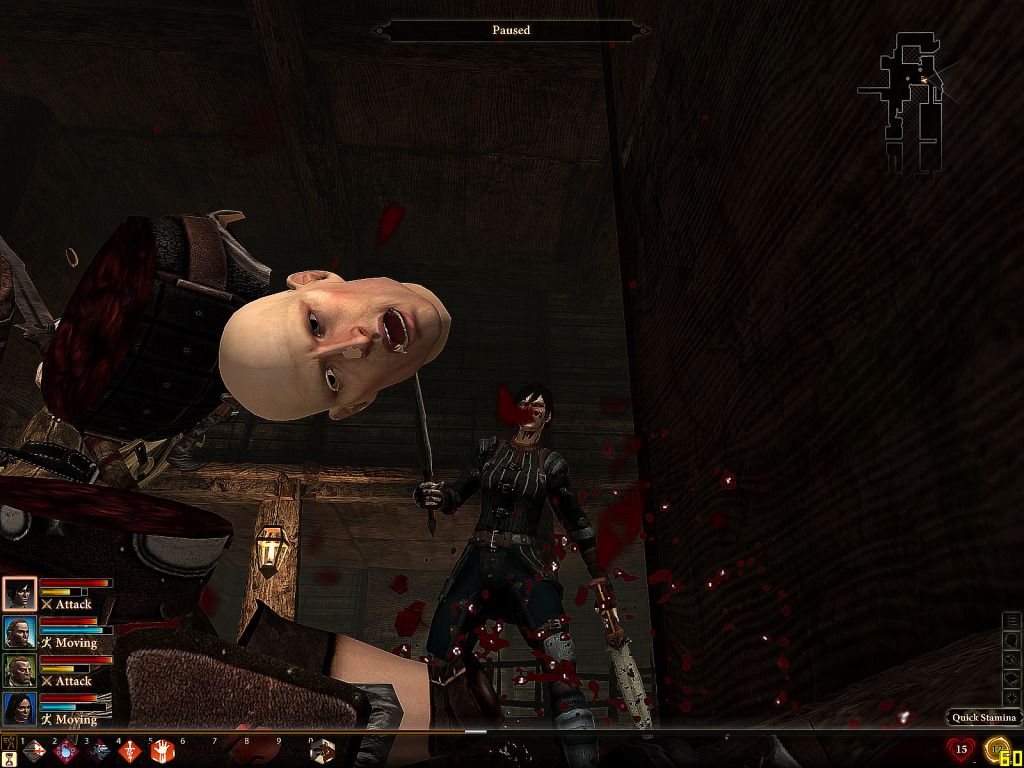
Task: Click the Quick Stamina label
Action: click(984, 717)
